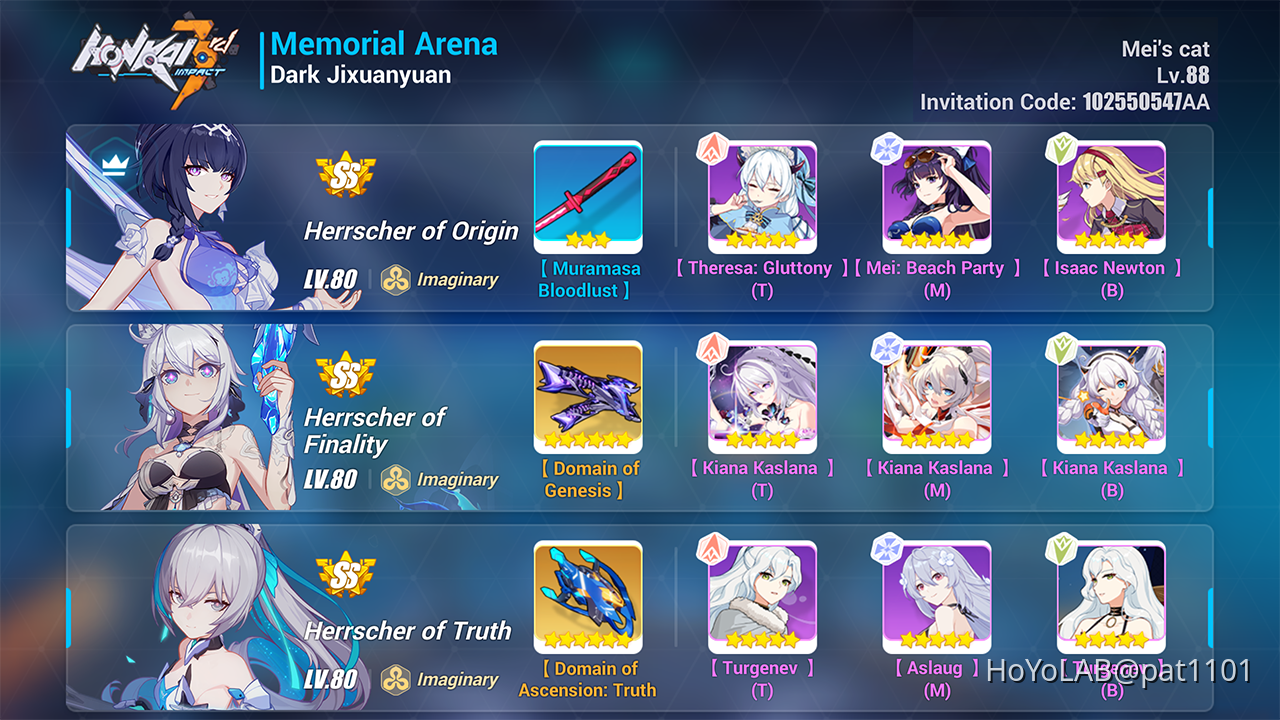Open the Domain of Ascension: Truth weapon

click(588, 597)
